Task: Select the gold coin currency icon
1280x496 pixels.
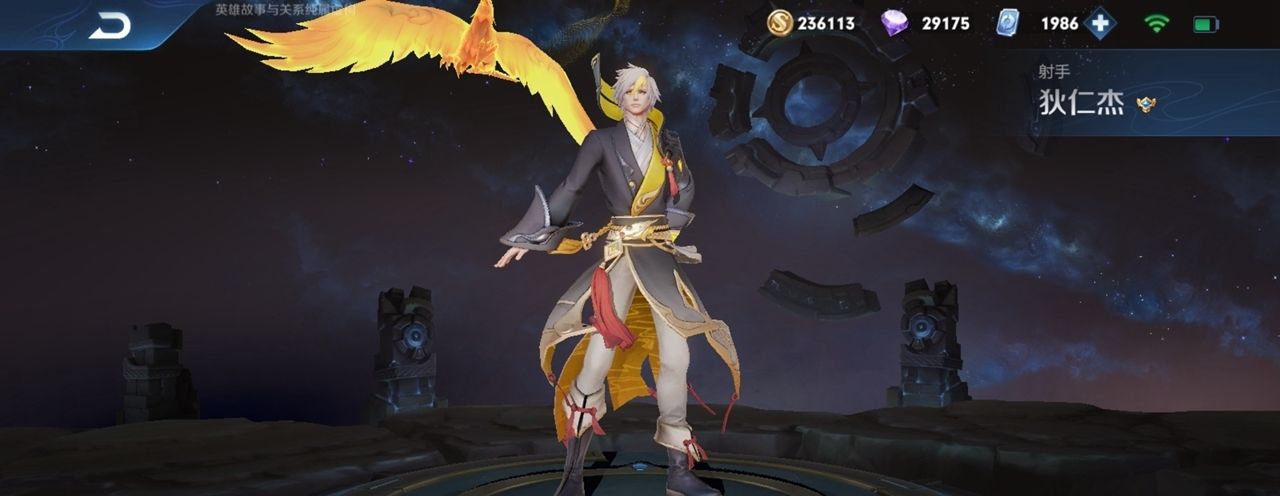Action: 780,22
